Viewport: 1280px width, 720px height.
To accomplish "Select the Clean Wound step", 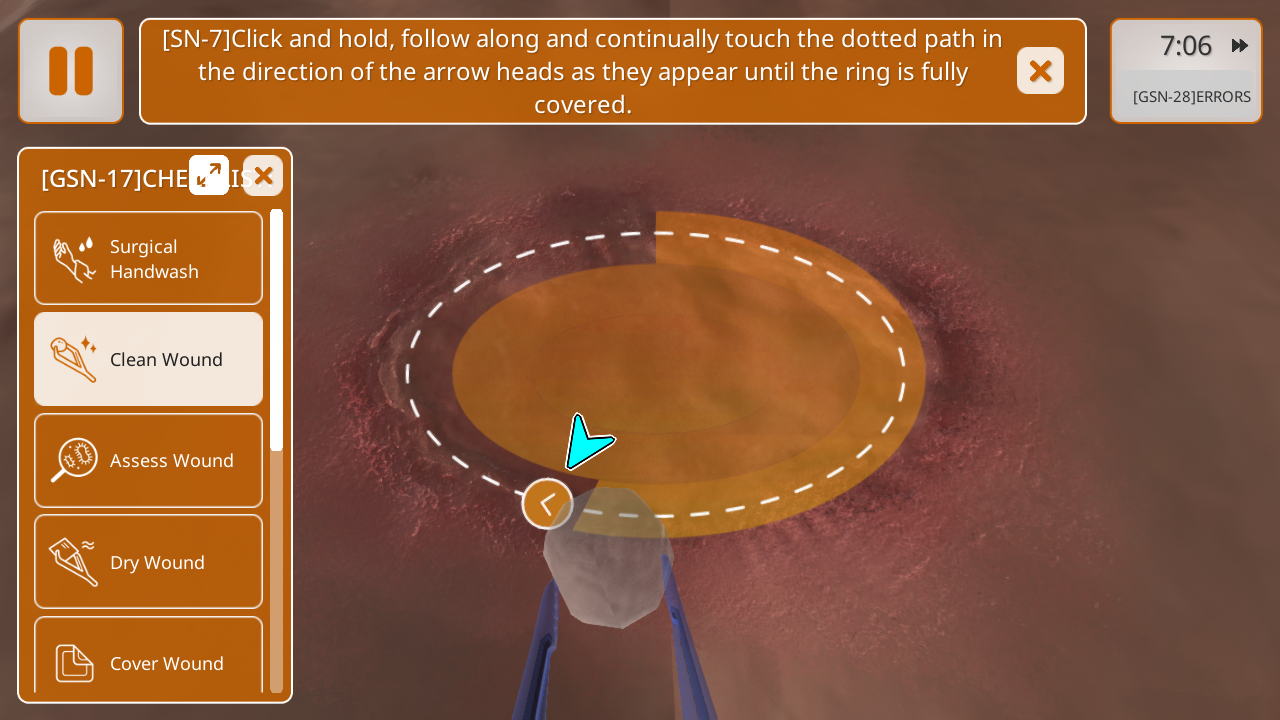I will [x=149, y=359].
